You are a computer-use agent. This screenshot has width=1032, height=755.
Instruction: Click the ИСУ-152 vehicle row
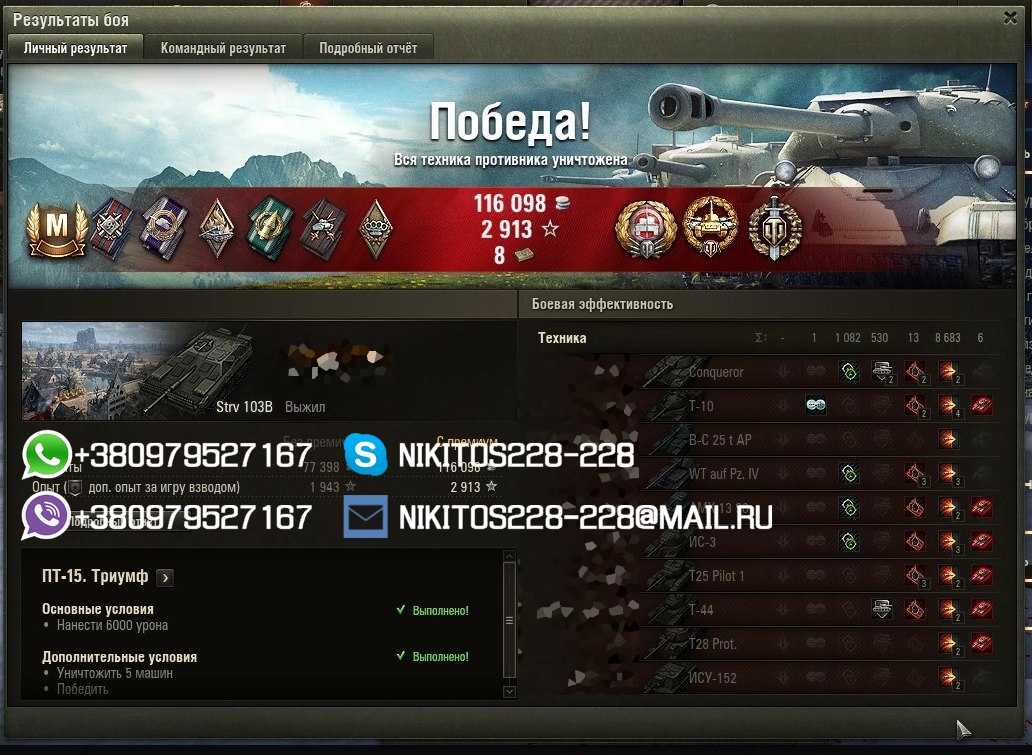[713, 678]
